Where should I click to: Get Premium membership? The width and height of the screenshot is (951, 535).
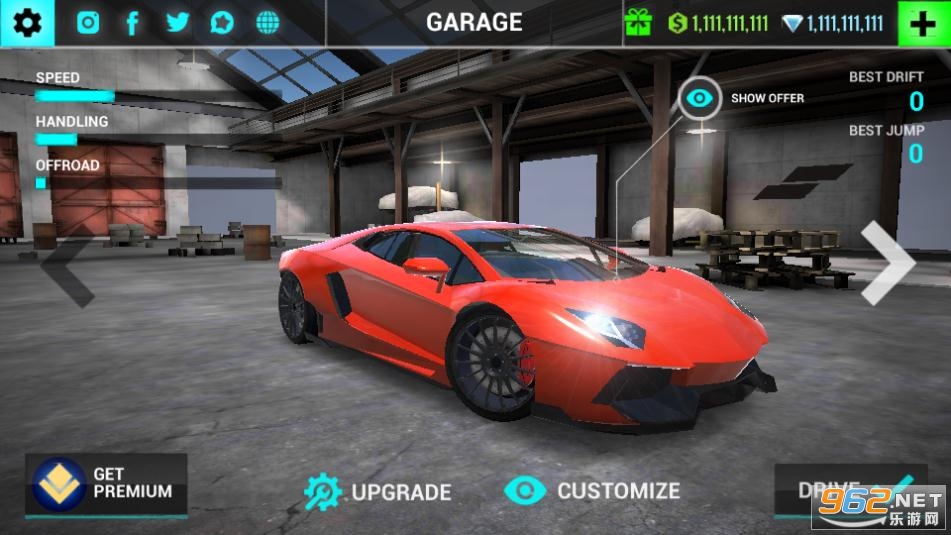(106, 484)
